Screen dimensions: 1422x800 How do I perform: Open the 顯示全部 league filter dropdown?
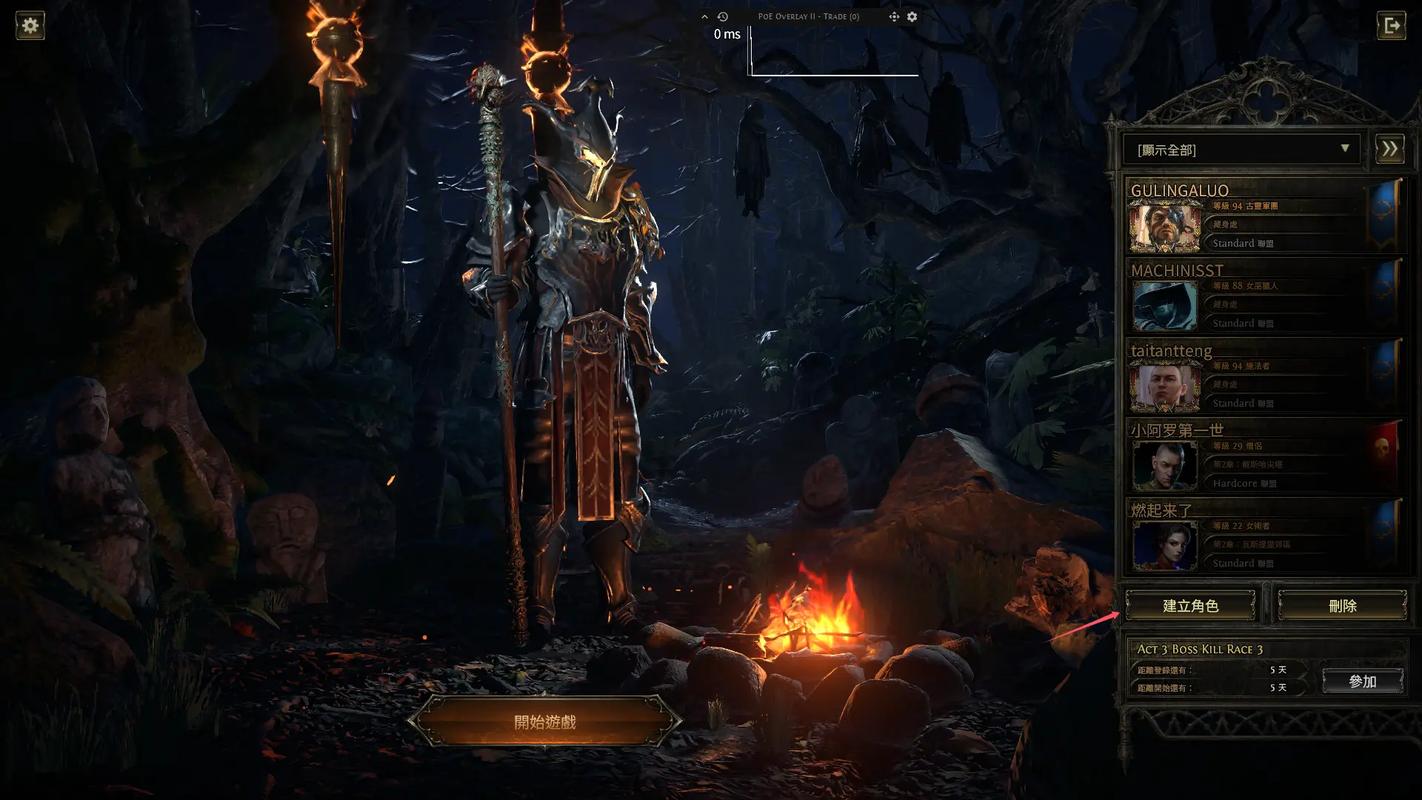point(1240,149)
